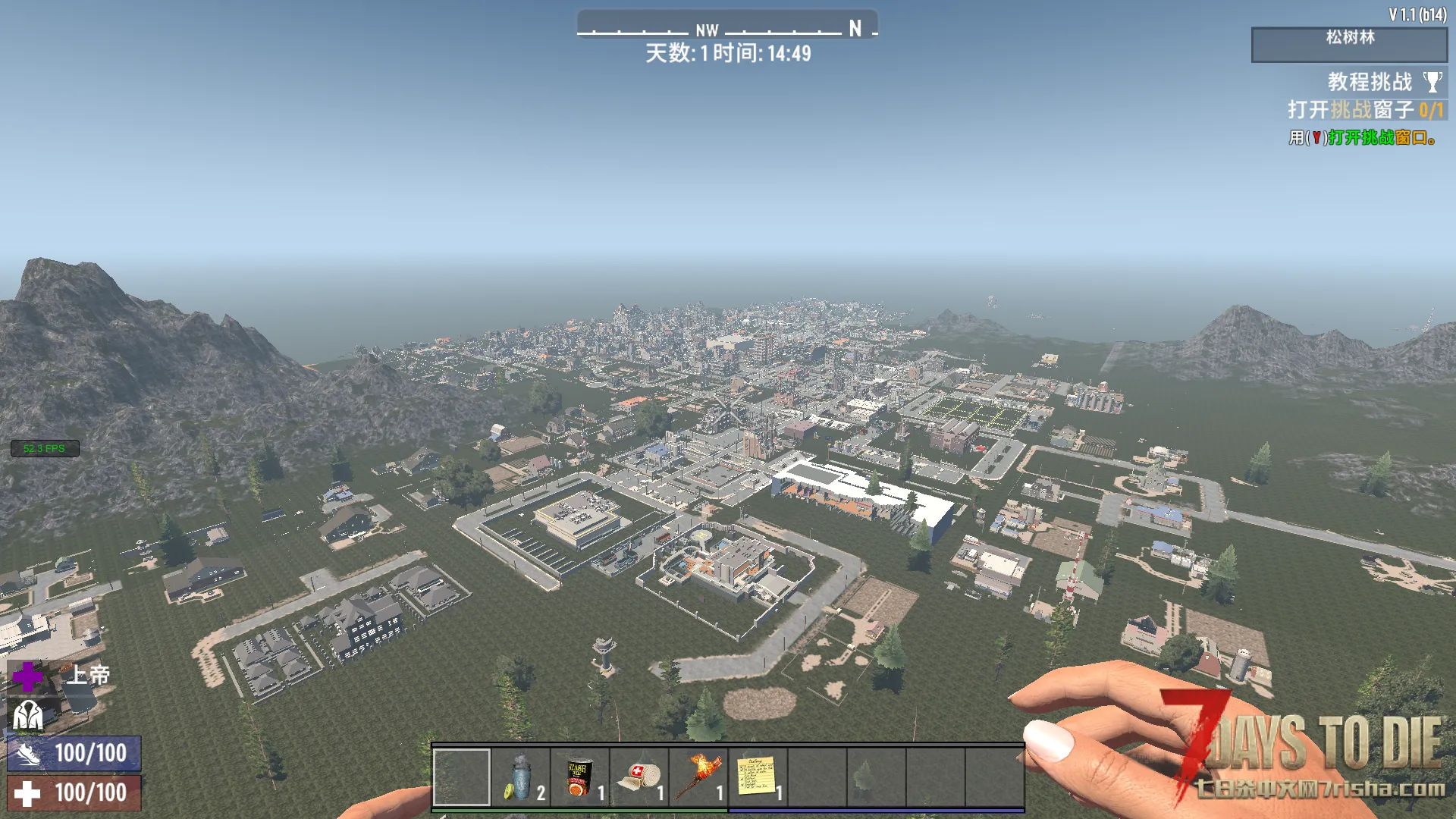Select the first aid bandage slot
This screenshot has width=1456, height=819.
pos(639,777)
